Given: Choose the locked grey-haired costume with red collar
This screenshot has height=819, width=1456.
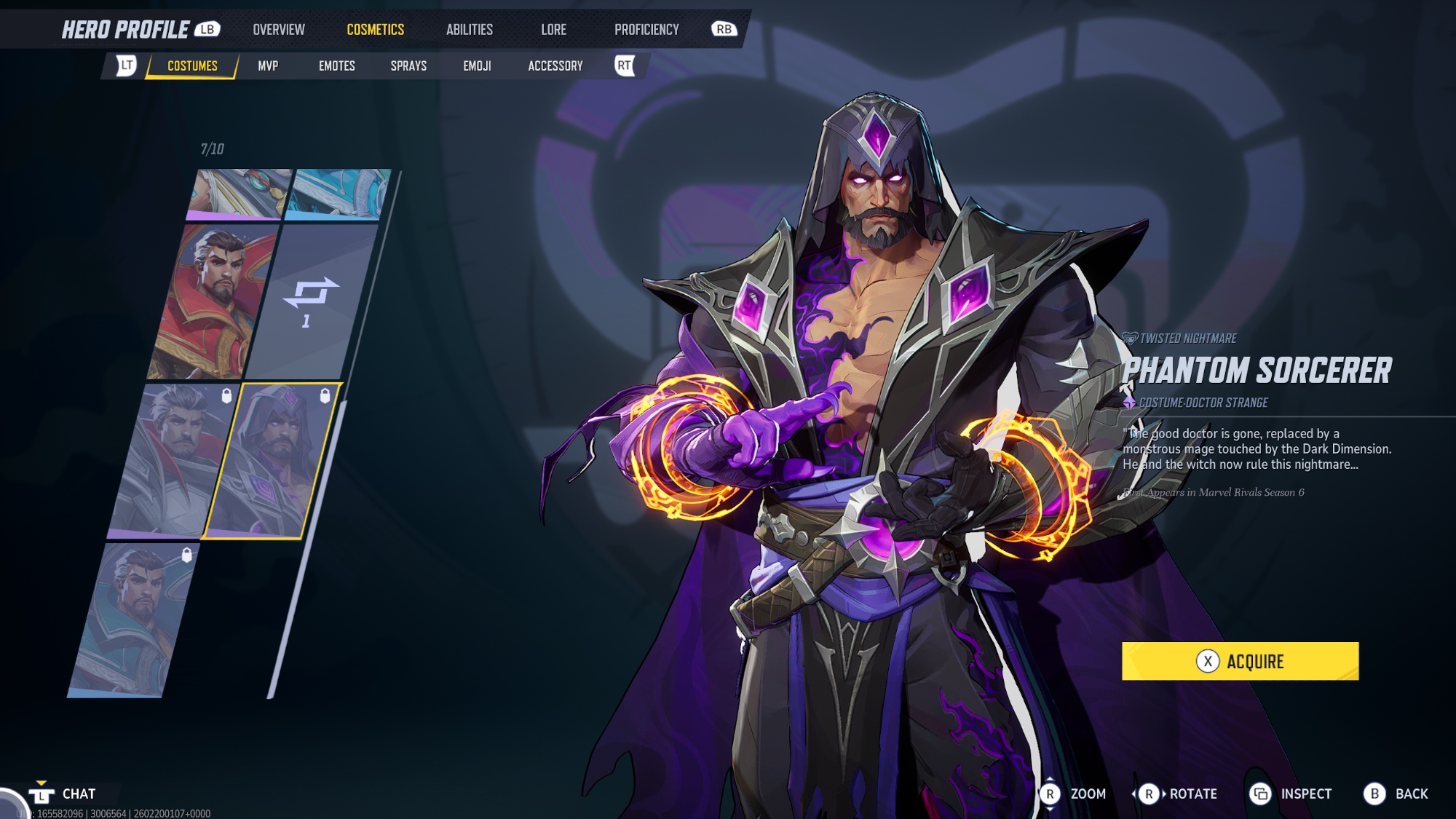Looking at the screenshot, I should point(173,461).
